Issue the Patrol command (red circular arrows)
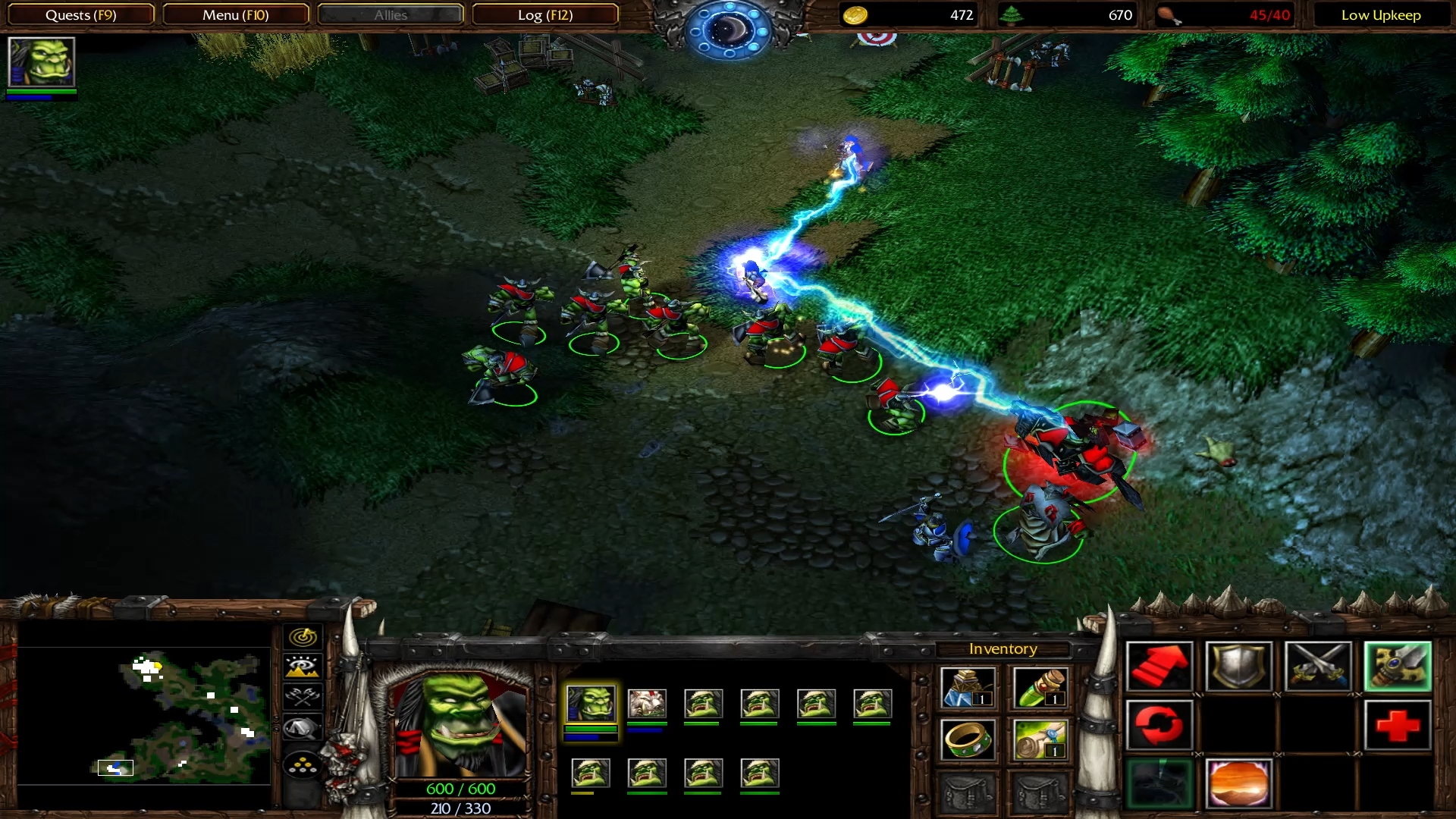Image resolution: width=1456 pixels, height=819 pixels. point(1159,725)
